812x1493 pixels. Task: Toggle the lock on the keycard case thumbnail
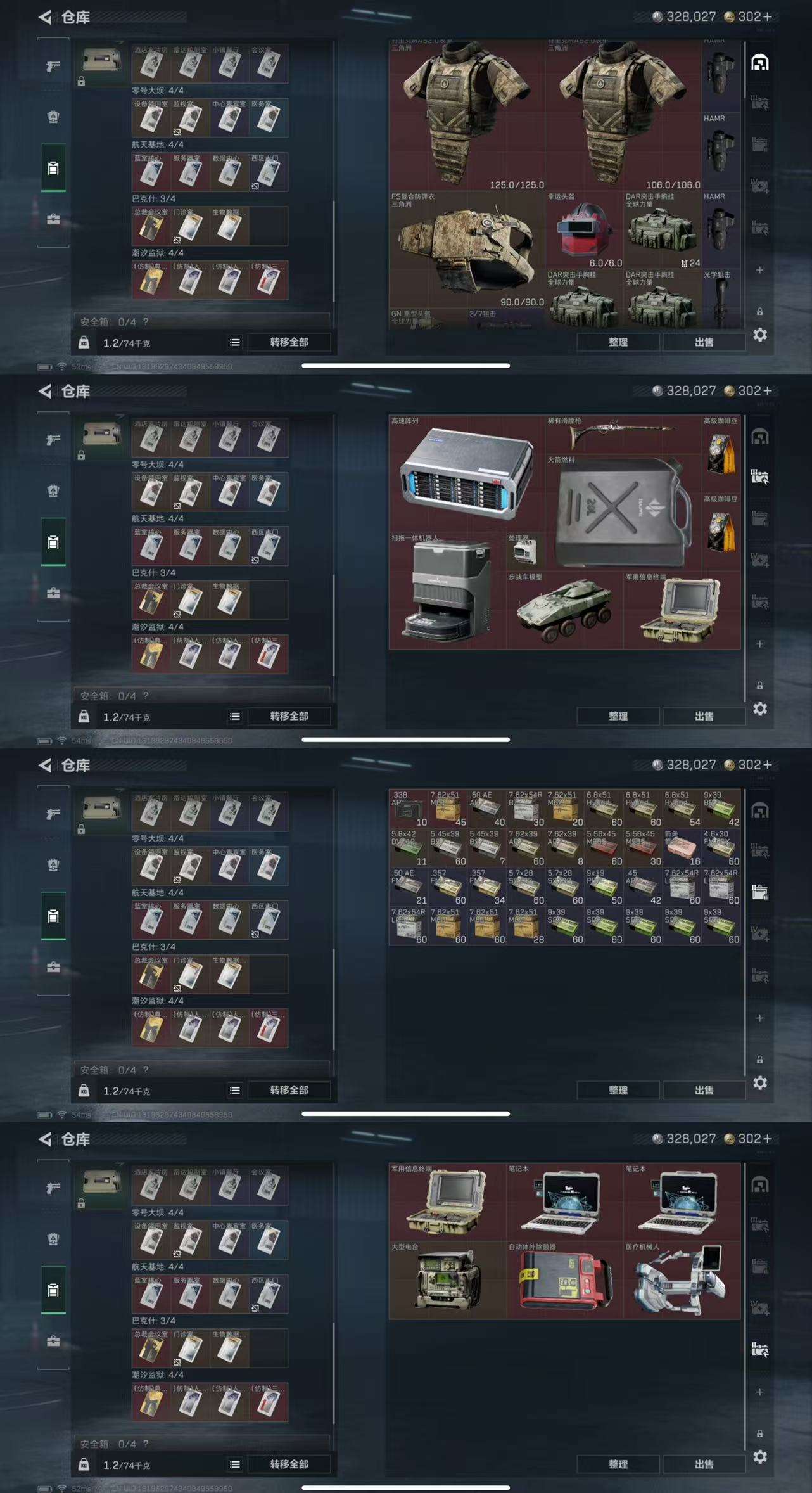[80, 81]
